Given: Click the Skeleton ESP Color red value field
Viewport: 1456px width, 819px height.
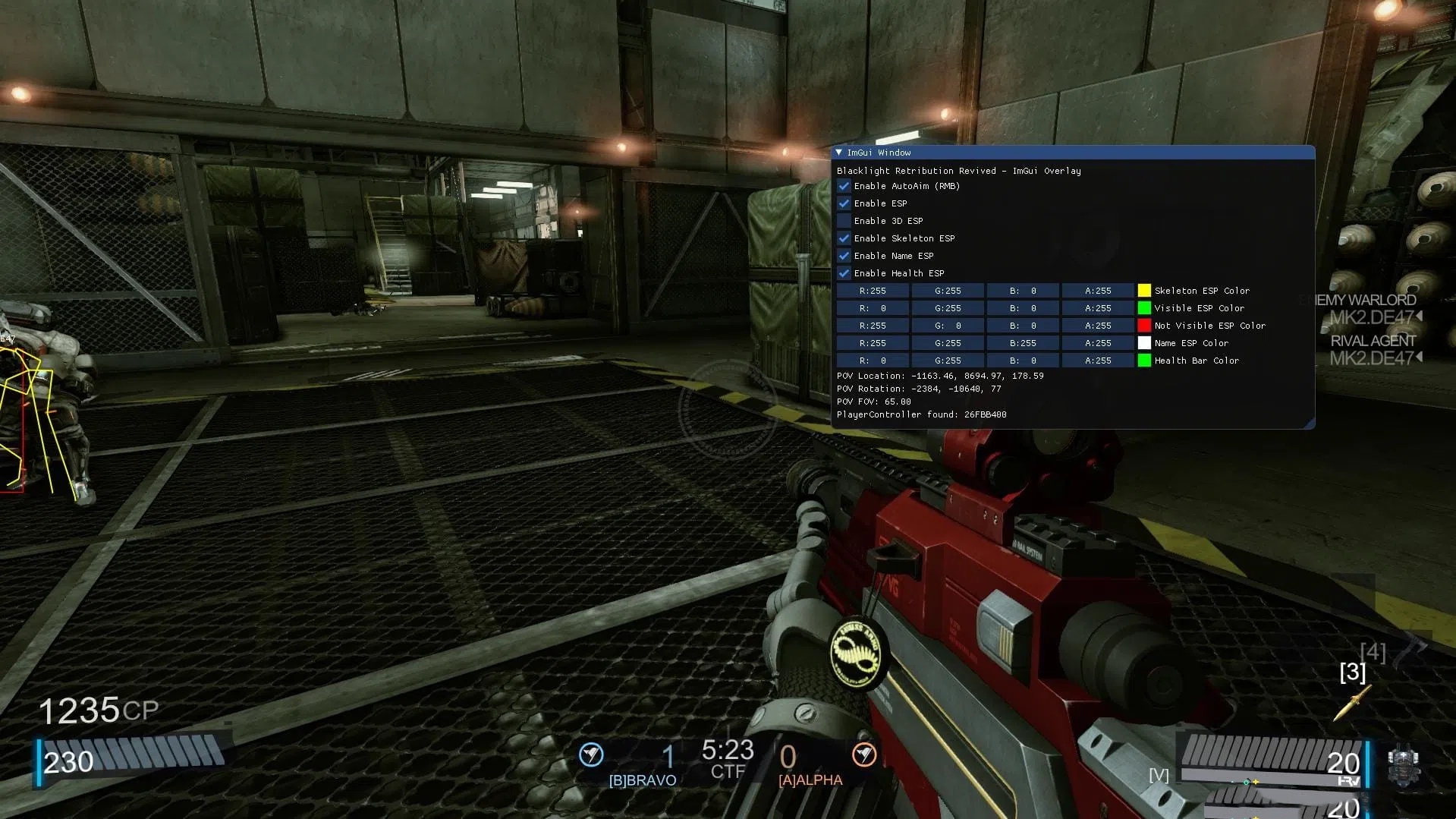Looking at the screenshot, I should click(x=873, y=291).
